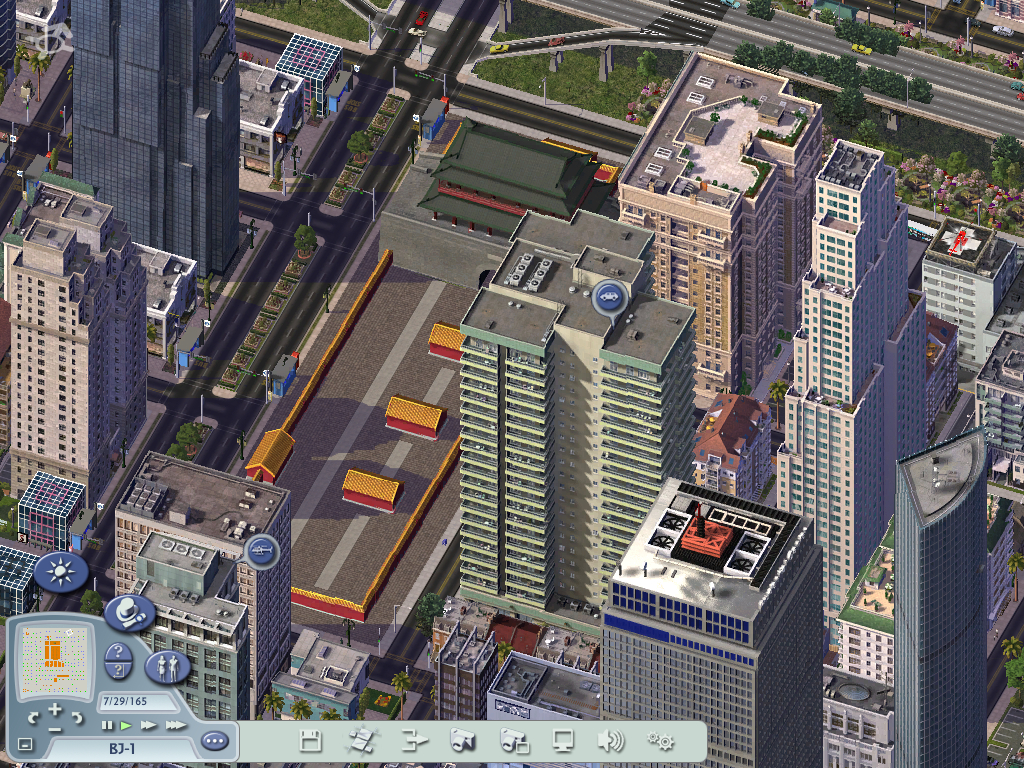Open Mayor Mode with the top hat button
Screen dimensions: 1024x768
pos(128,612)
